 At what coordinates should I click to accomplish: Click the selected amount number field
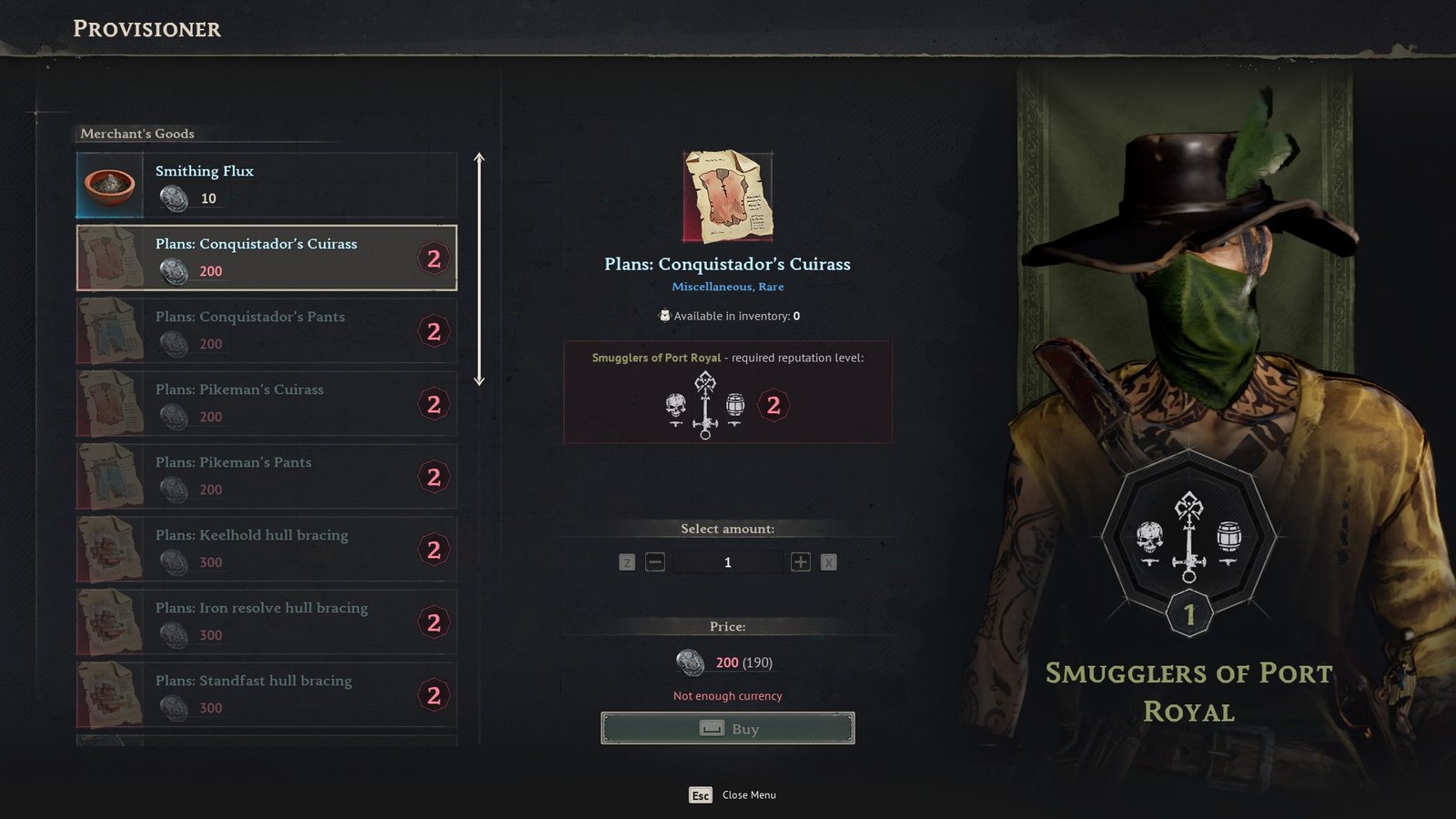tap(727, 562)
